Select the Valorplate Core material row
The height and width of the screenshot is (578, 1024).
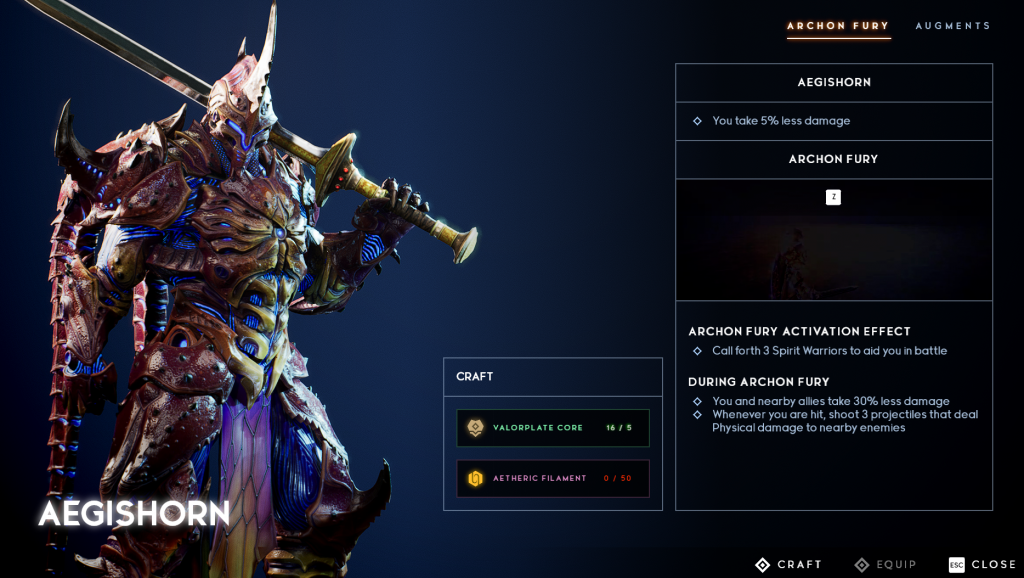(553, 428)
